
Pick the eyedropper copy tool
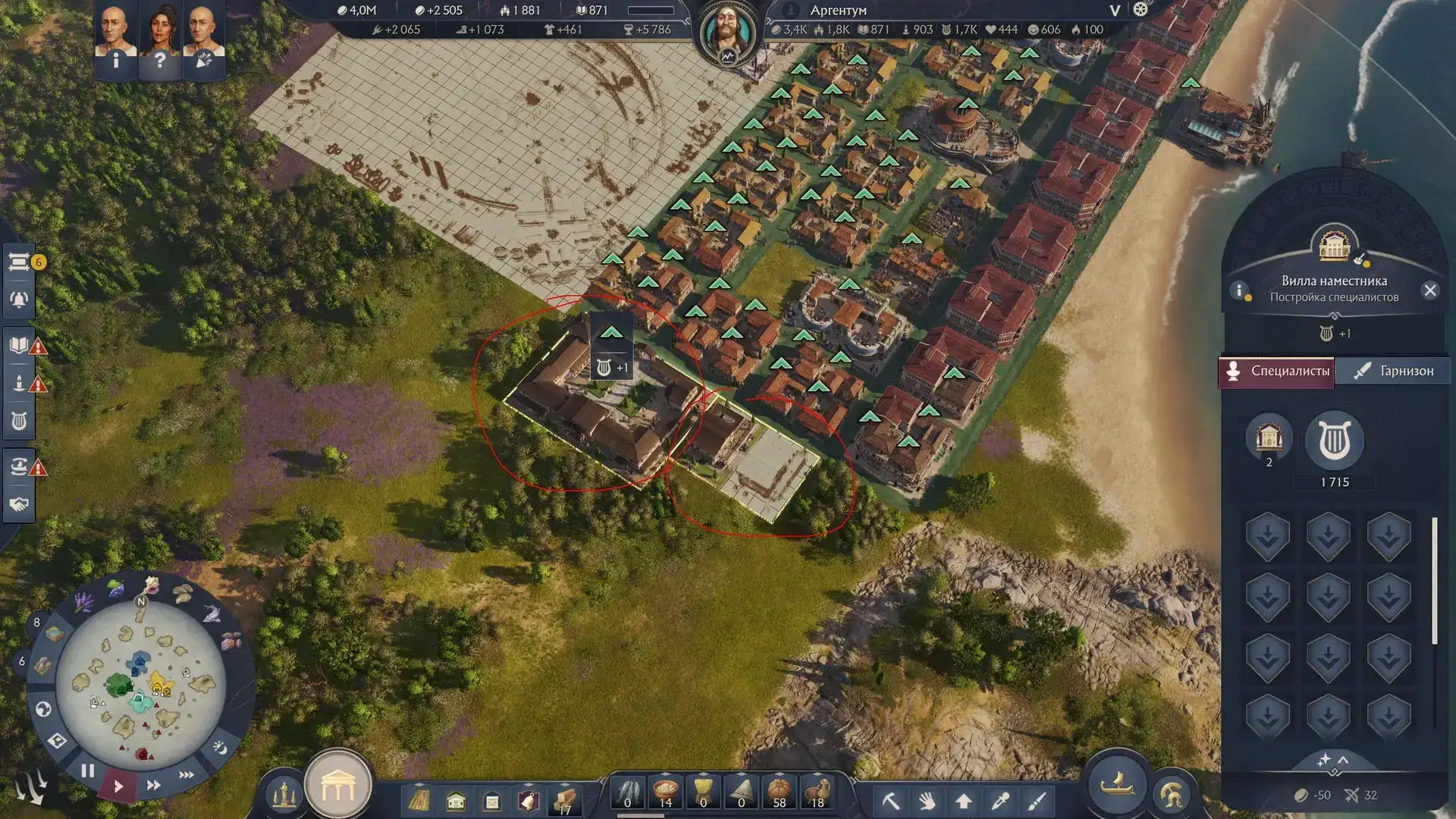click(1000, 801)
